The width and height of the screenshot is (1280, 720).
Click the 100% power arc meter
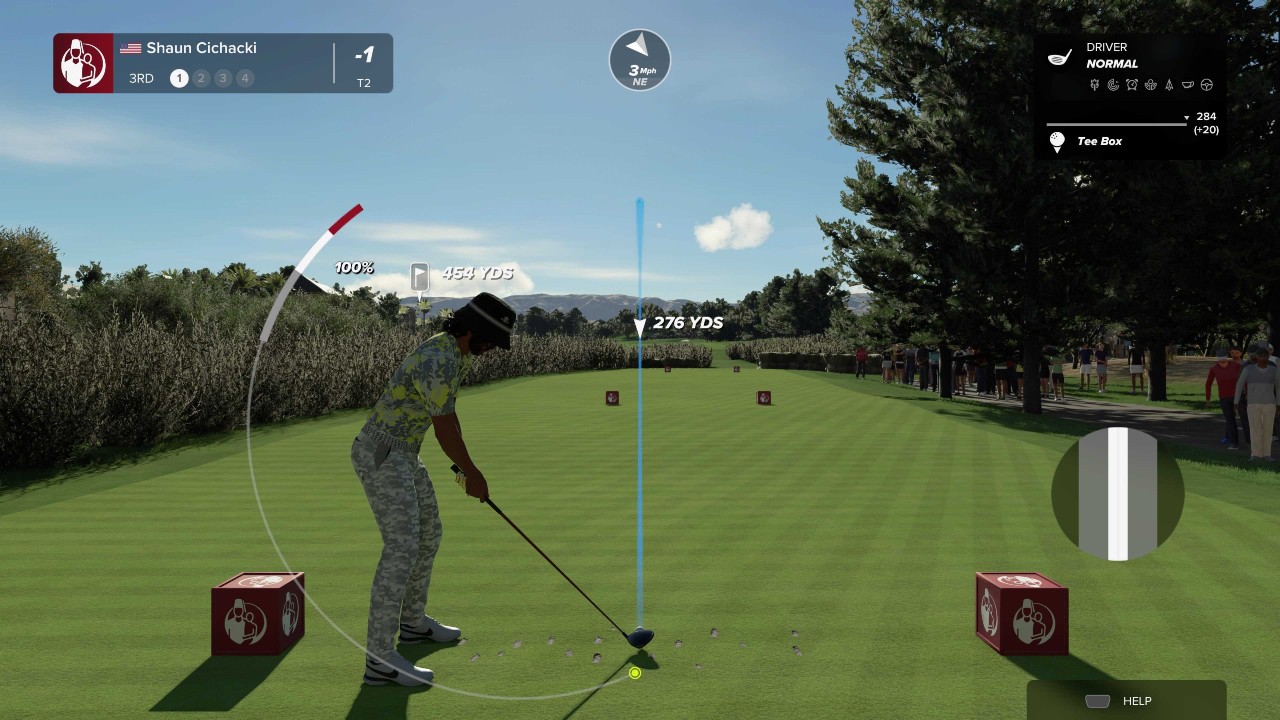coord(353,267)
